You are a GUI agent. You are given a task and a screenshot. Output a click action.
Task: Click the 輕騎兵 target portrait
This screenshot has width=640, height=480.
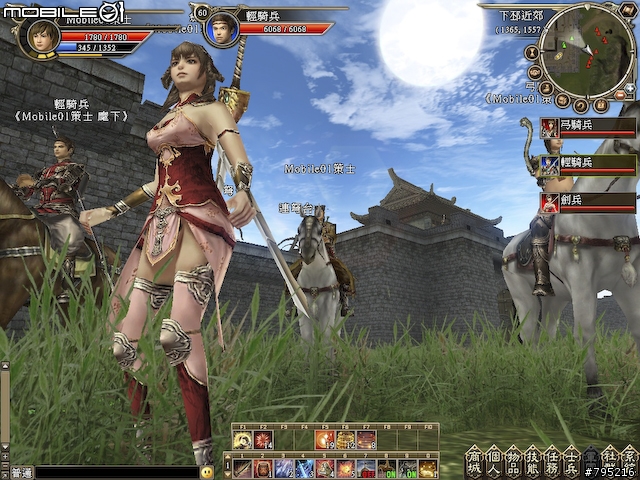pos(222,27)
